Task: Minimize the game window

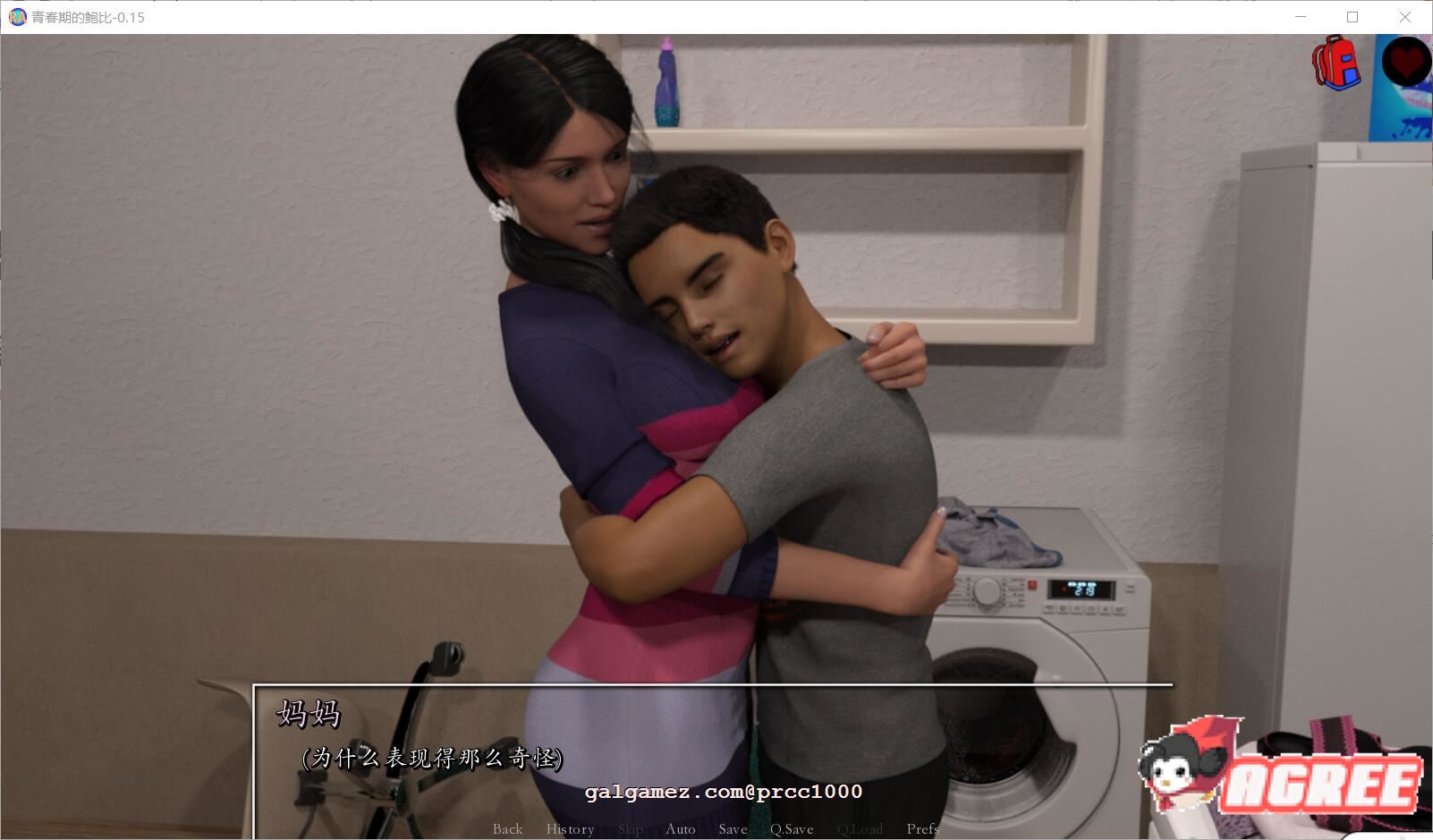Action: tap(1301, 17)
